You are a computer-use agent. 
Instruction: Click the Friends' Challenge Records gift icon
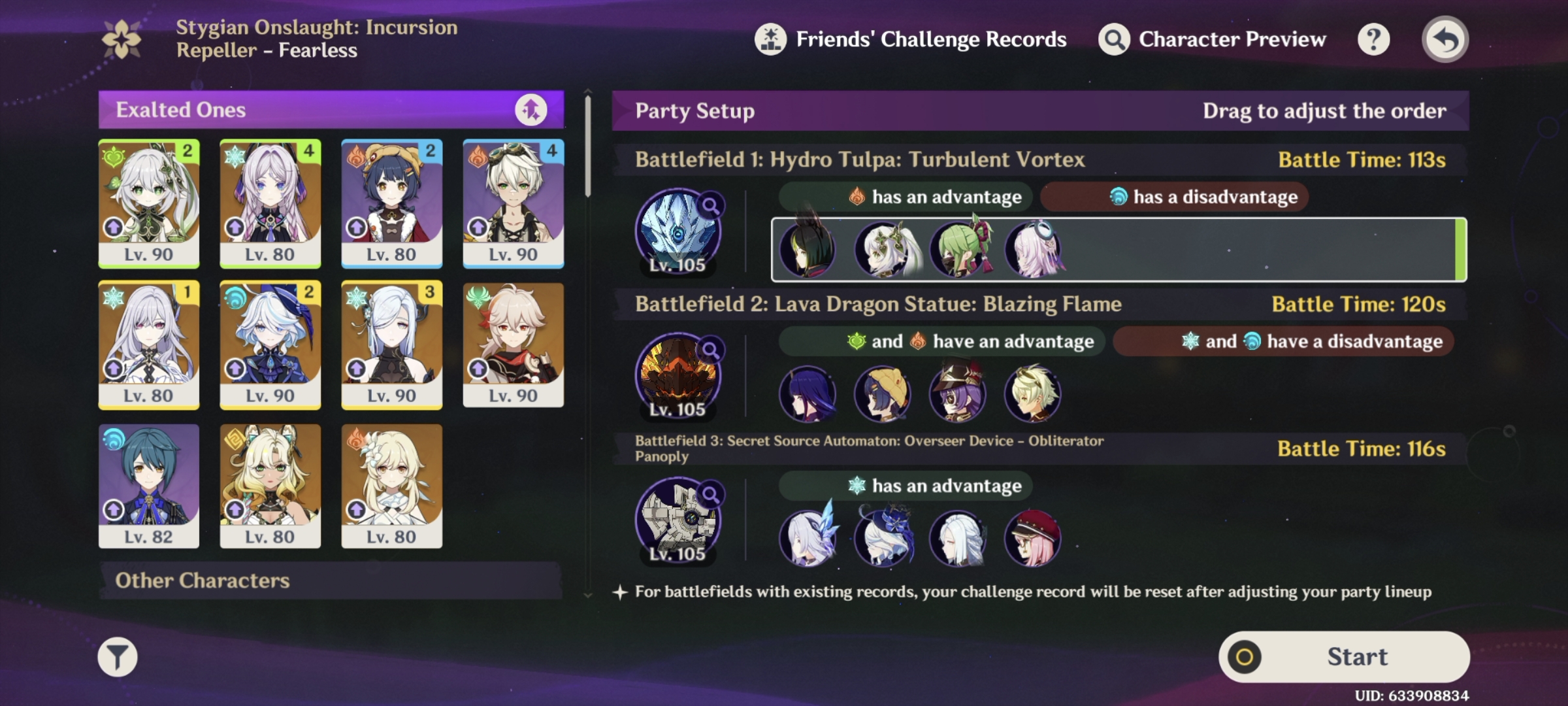[x=770, y=39]
